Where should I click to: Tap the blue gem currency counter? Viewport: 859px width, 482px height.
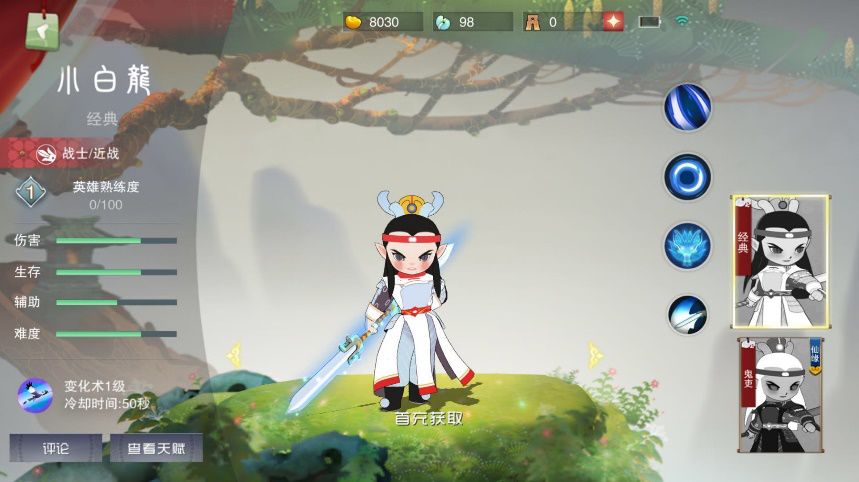[471, 22]
